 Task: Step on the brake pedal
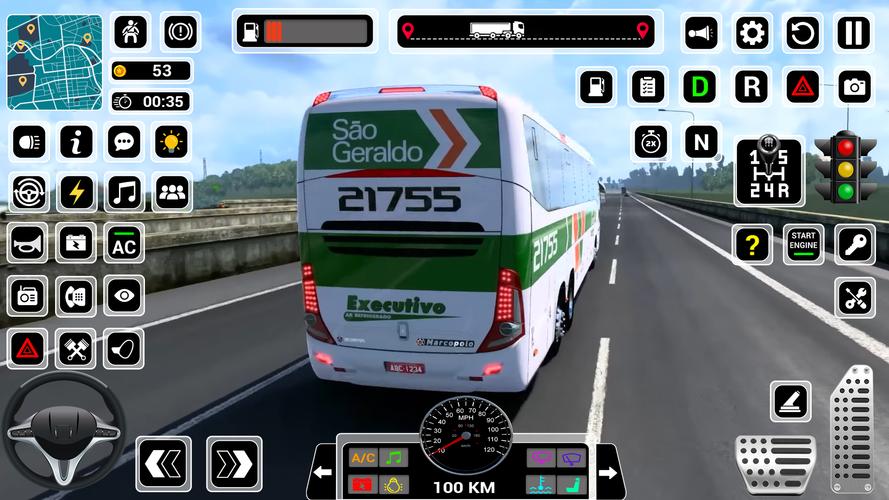tap(776, 463)
